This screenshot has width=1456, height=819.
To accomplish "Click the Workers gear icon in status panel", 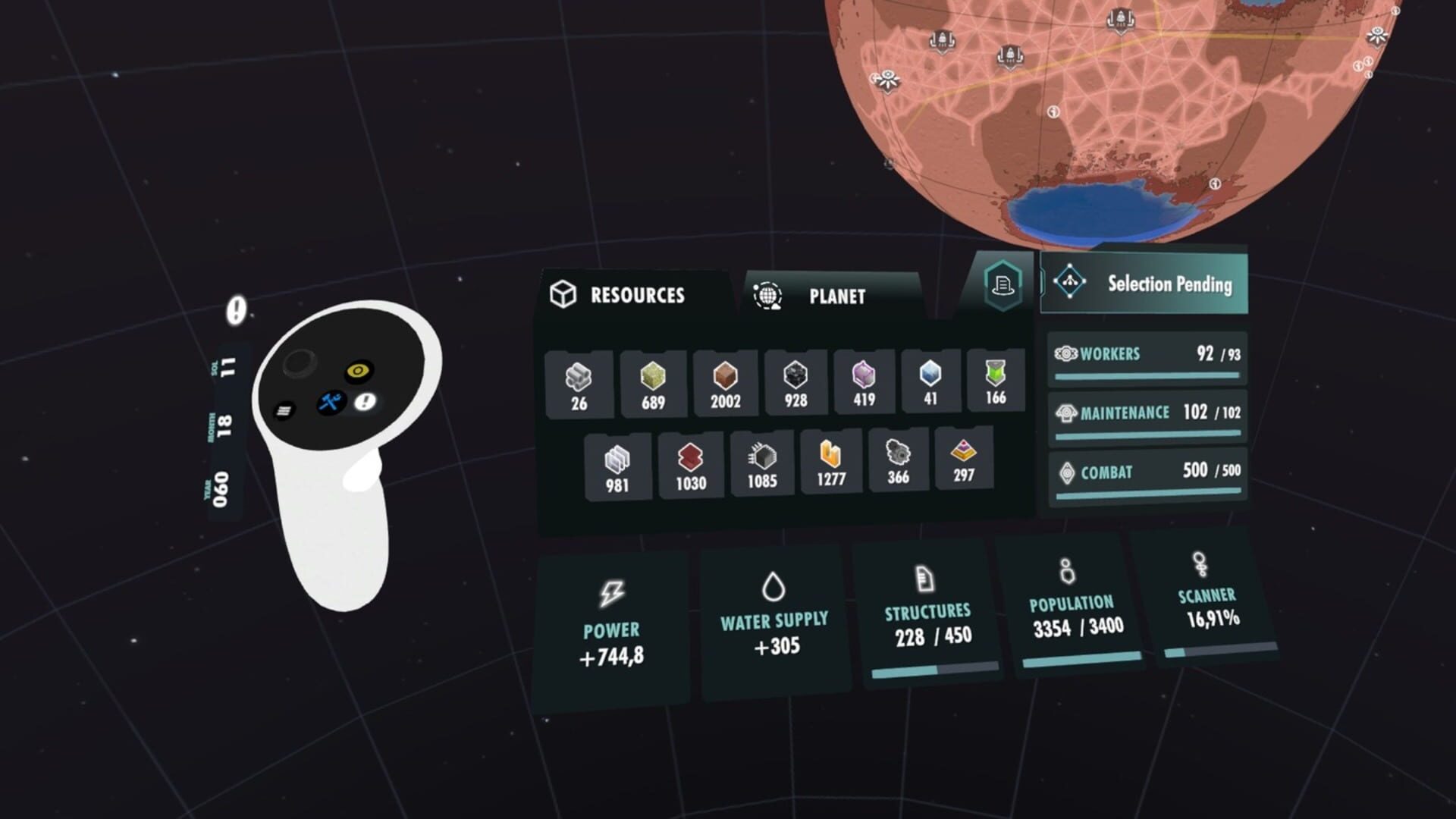I will point(1066,353).
